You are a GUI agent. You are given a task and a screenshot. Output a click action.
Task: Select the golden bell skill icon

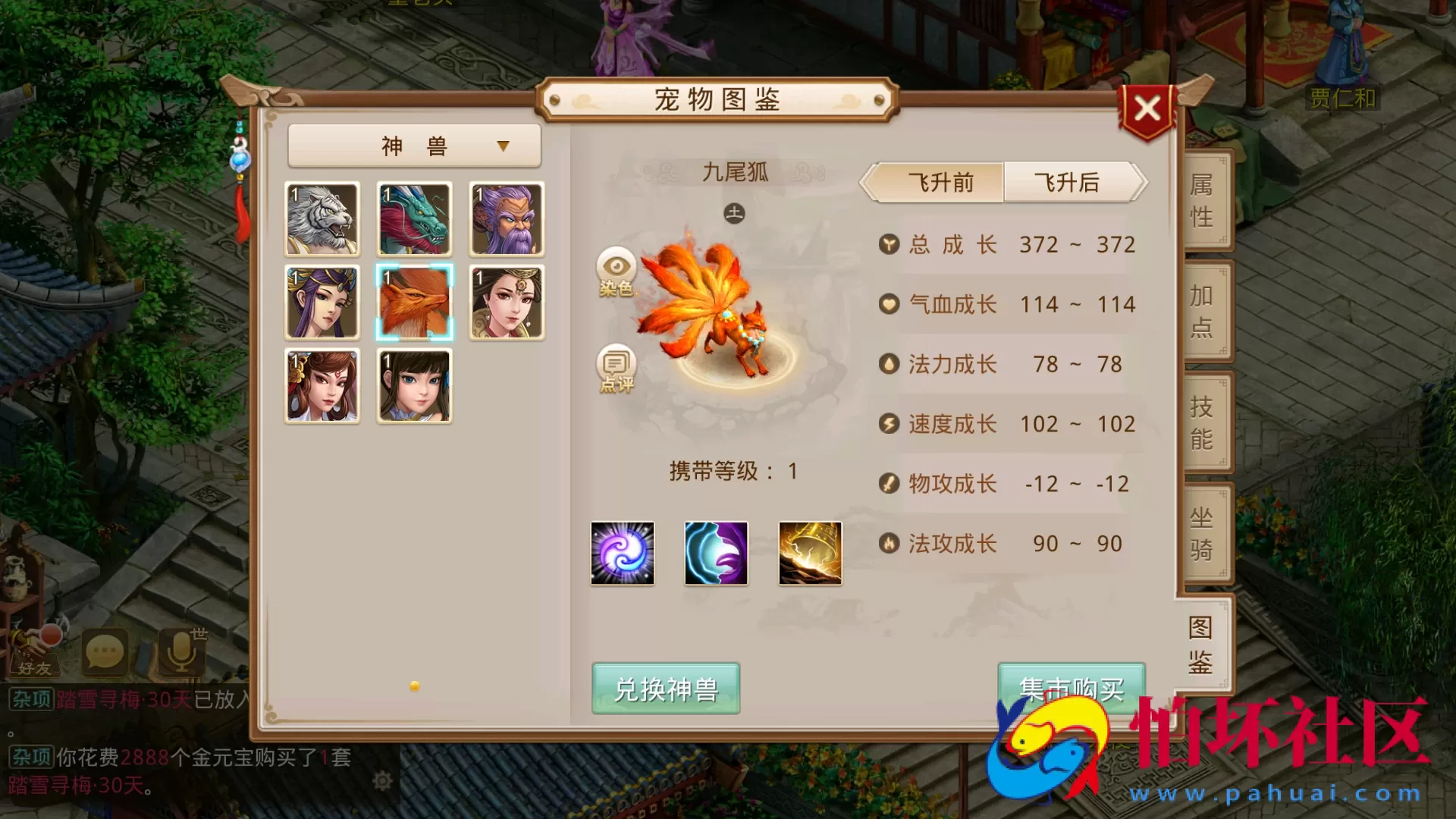(808, 553)
